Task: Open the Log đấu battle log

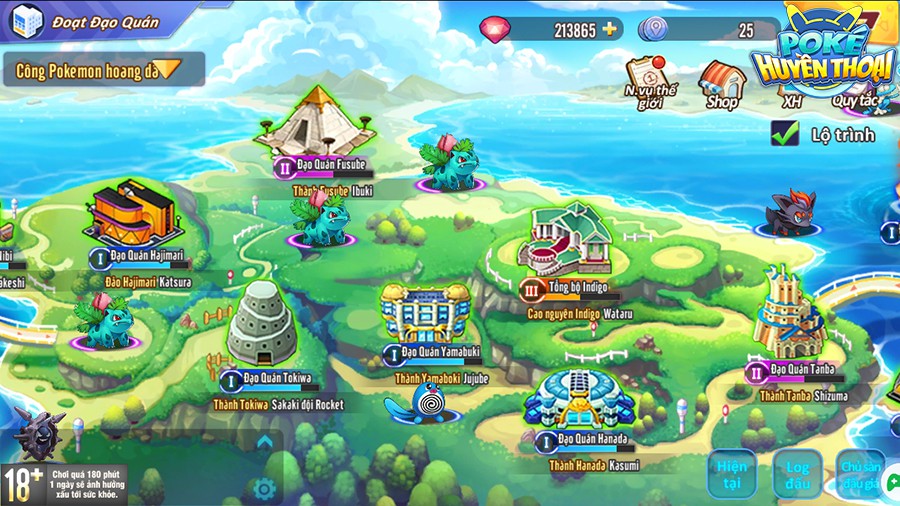Action: [797, 474]
